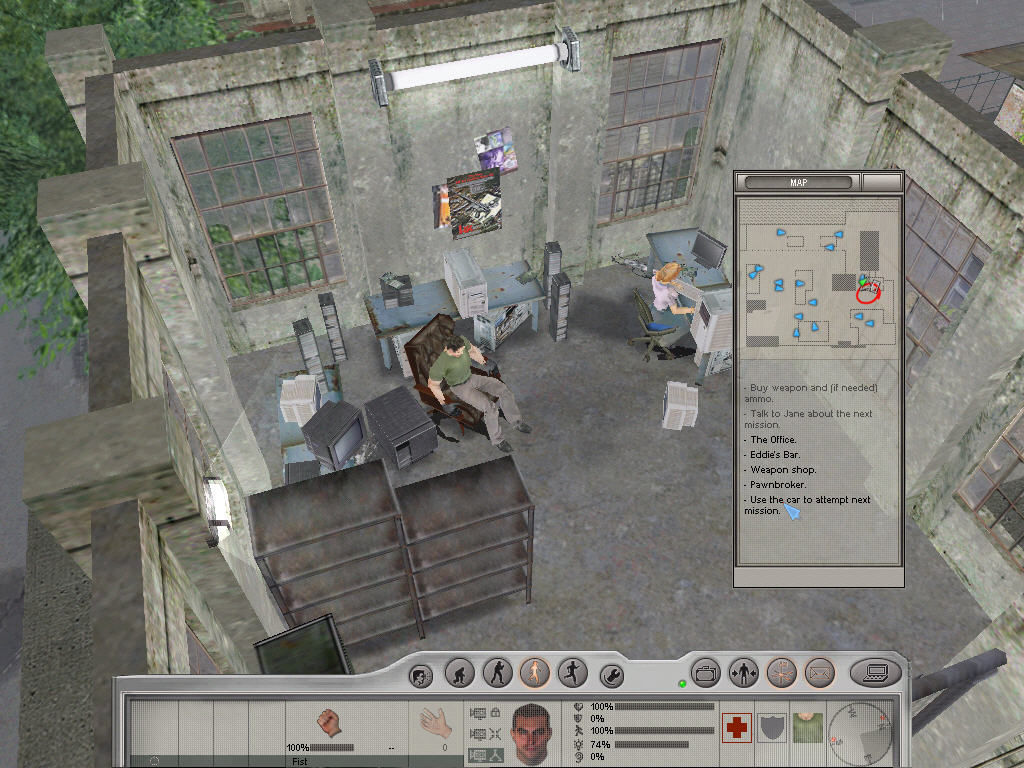
Task: Select the crouching stance button
Action: [x=459, y=672]
